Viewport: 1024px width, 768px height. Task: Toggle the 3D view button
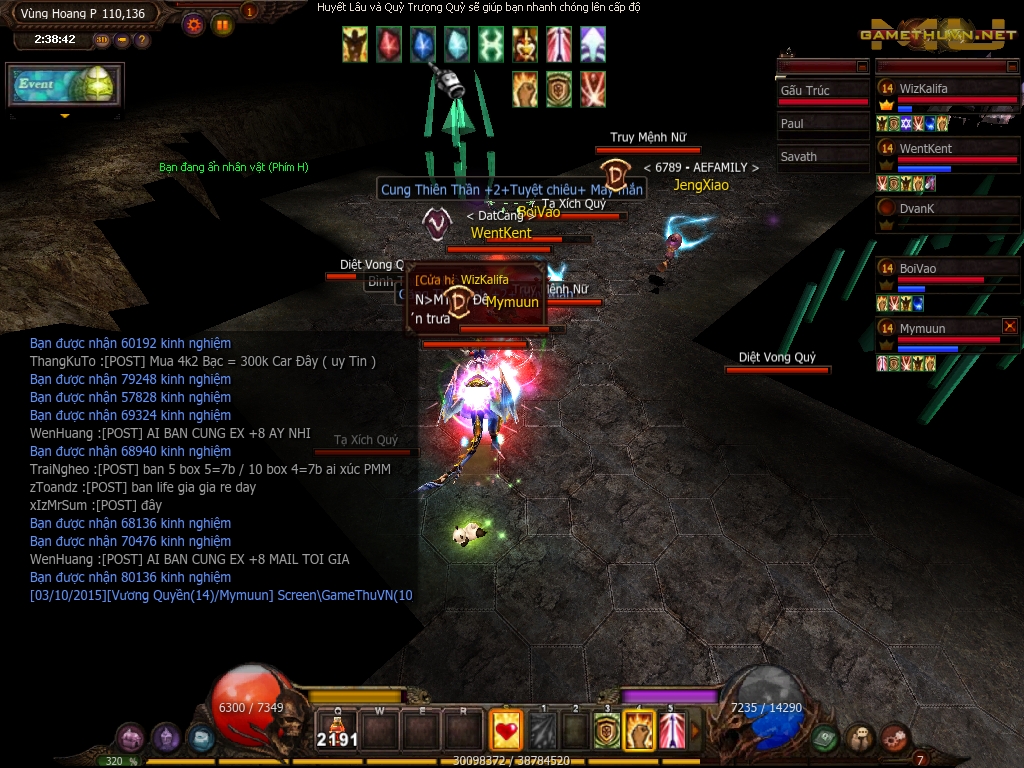(102, 40)
